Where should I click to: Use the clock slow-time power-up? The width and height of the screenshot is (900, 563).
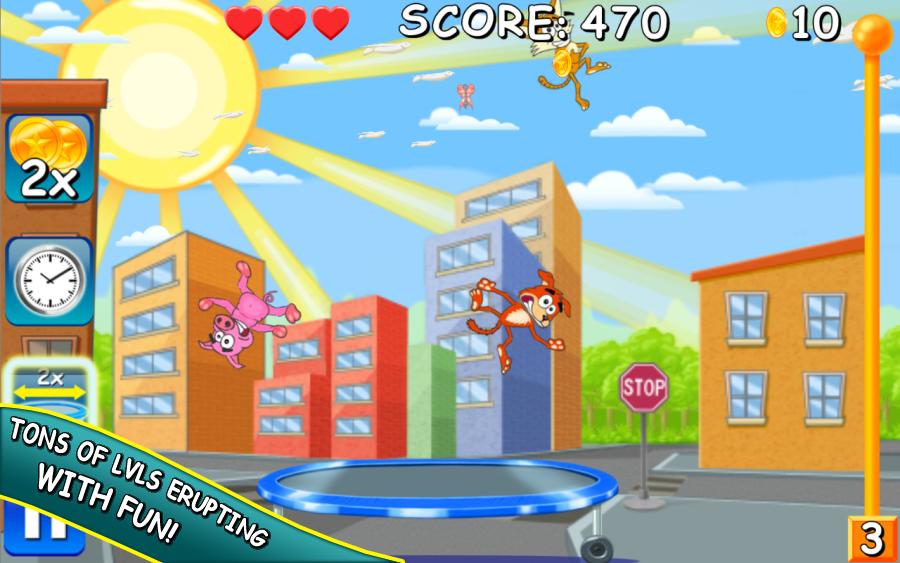click(50, 279)
